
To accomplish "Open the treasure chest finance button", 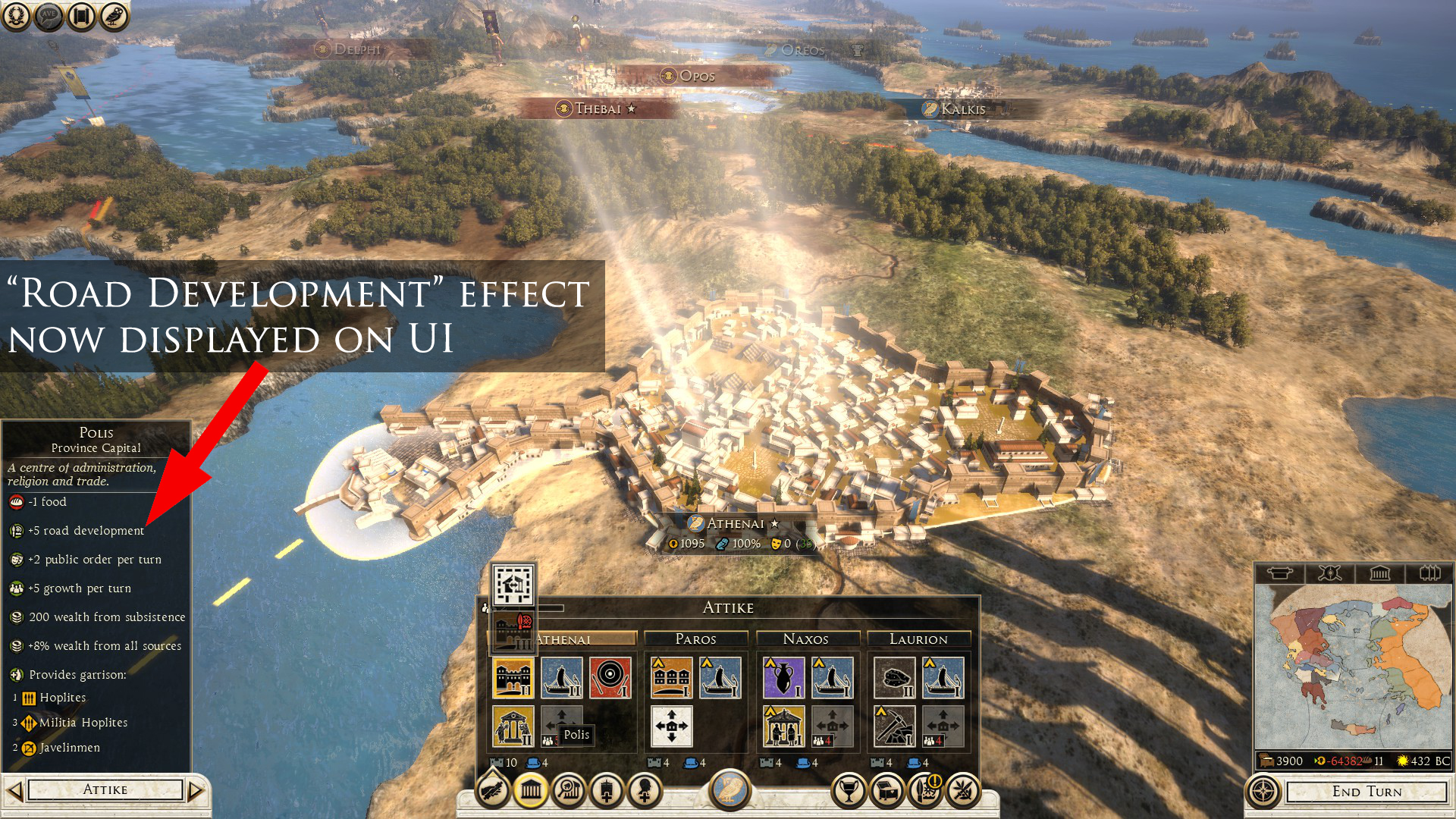I will 887,792.
